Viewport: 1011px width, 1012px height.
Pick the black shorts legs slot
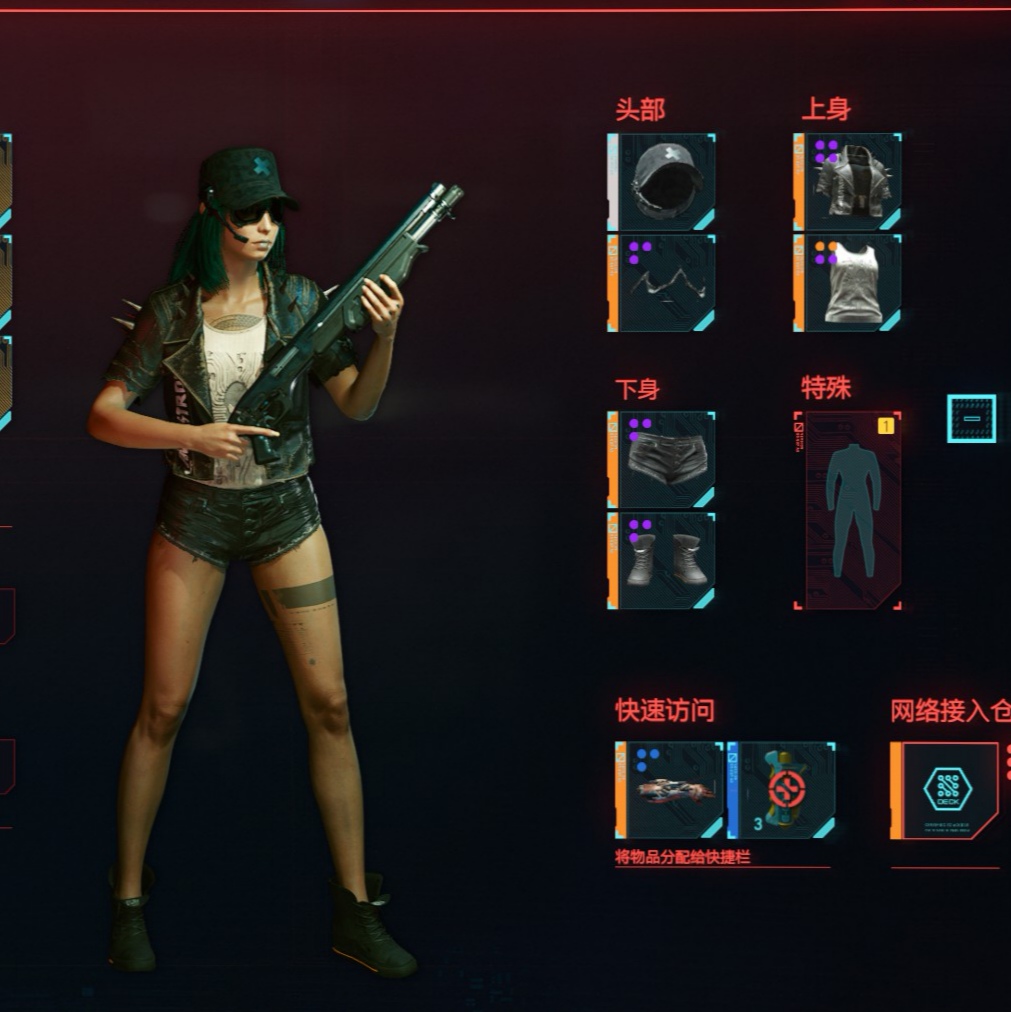pyautogui.click(x=662, y=460)
